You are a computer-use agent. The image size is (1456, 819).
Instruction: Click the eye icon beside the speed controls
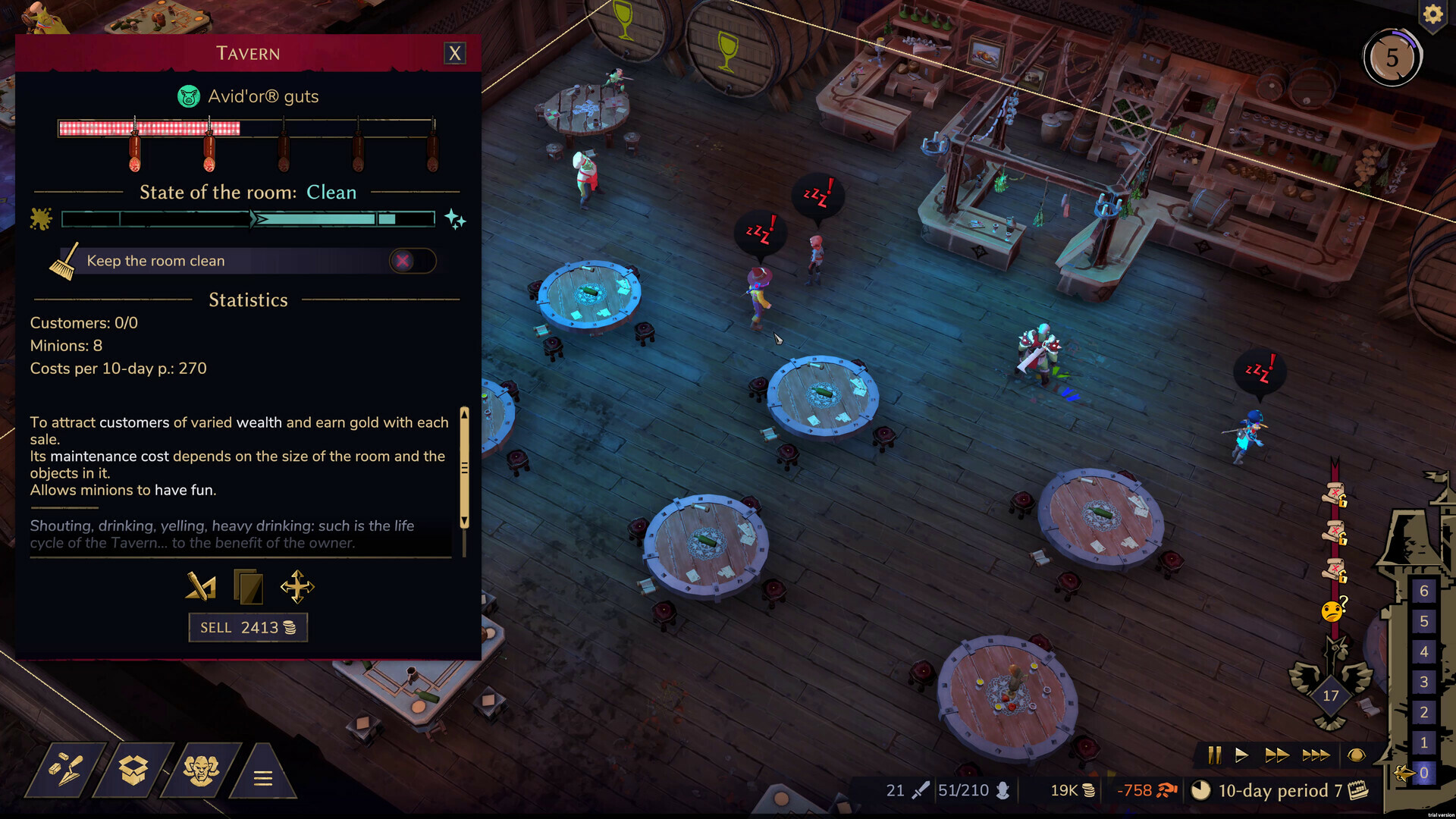tap(1357, 755)
